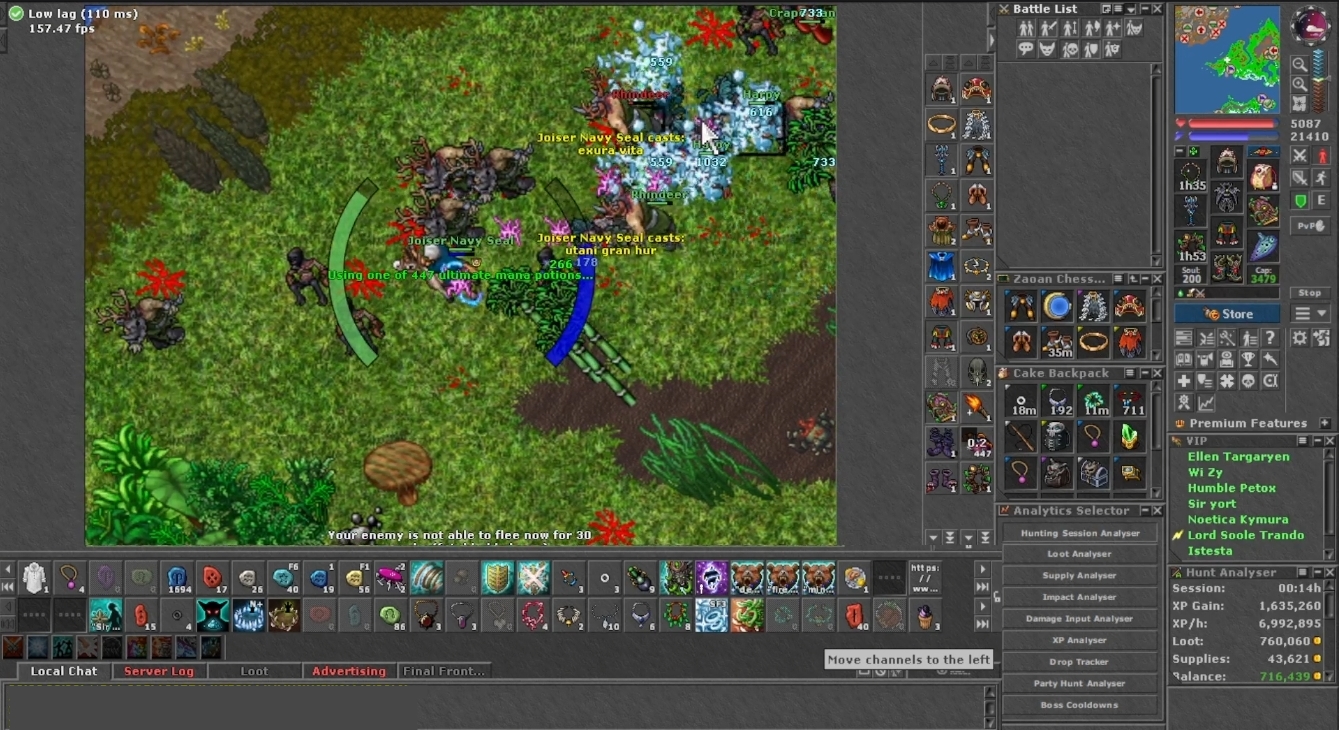
Task: Open the Store
Action: pos(1227,313)
